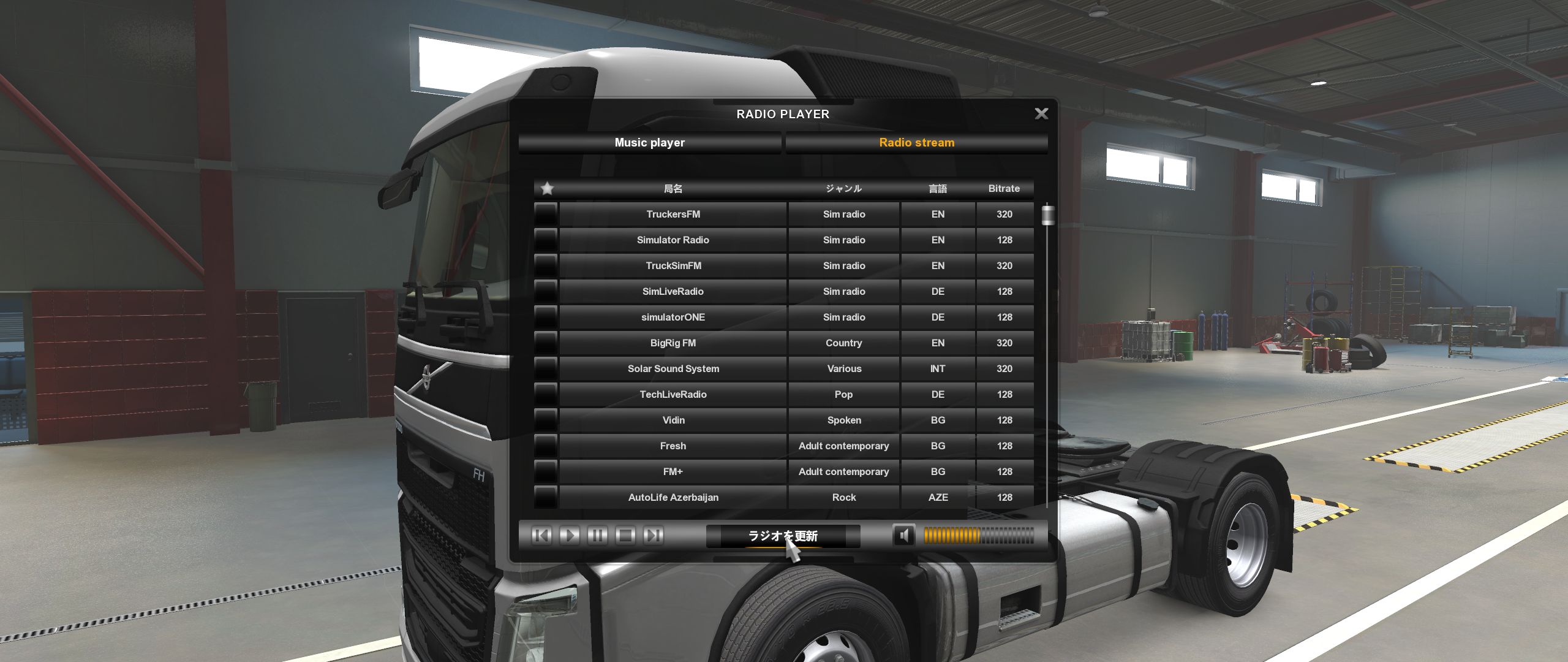Choose the TruckersFM station row
This screenshot has height=662, width=1568.
673,215
